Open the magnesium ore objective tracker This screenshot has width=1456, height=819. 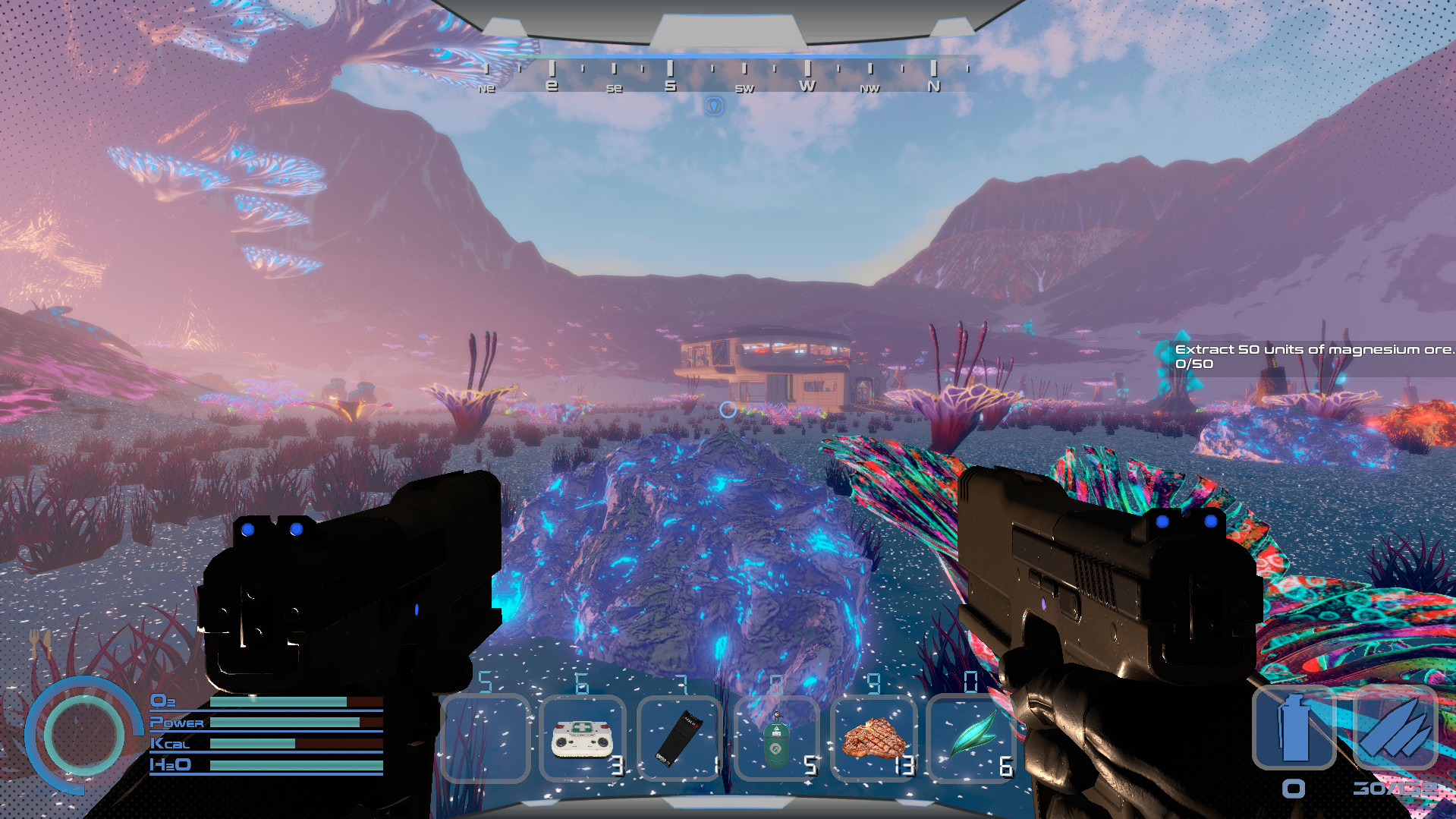click(x=1313, y=357)
